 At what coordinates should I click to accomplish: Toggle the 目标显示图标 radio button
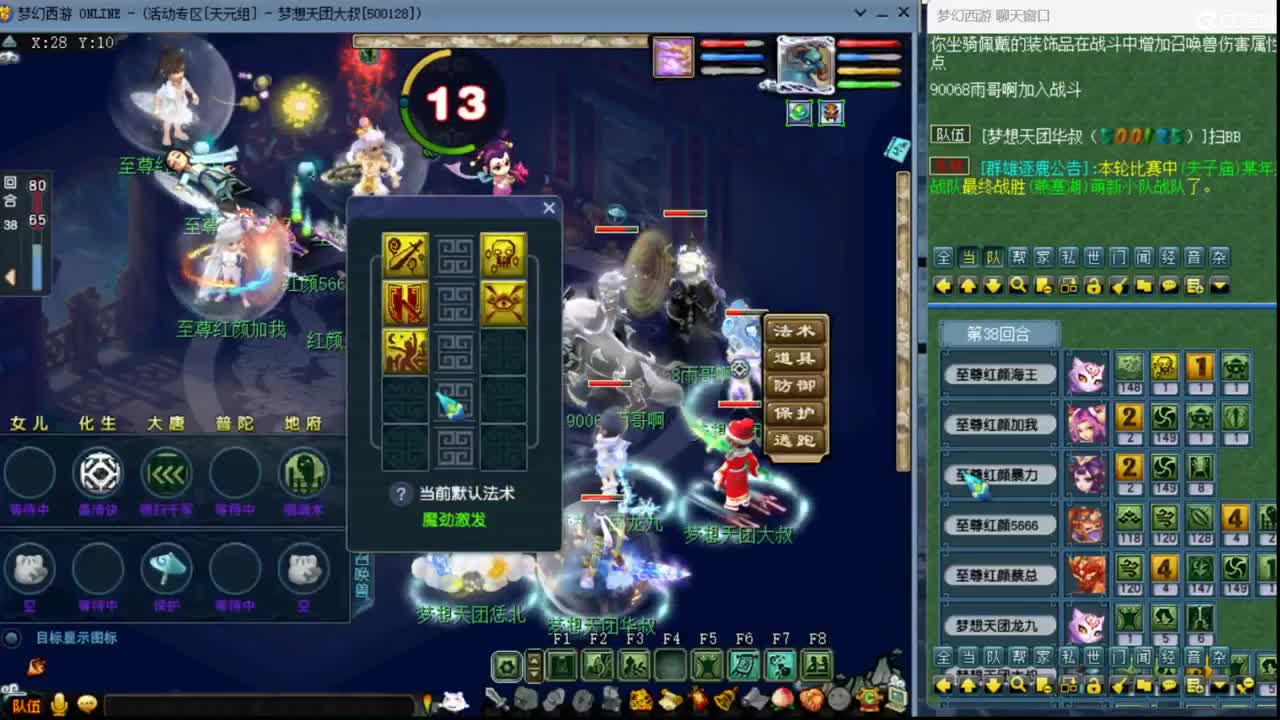point(11,638)
